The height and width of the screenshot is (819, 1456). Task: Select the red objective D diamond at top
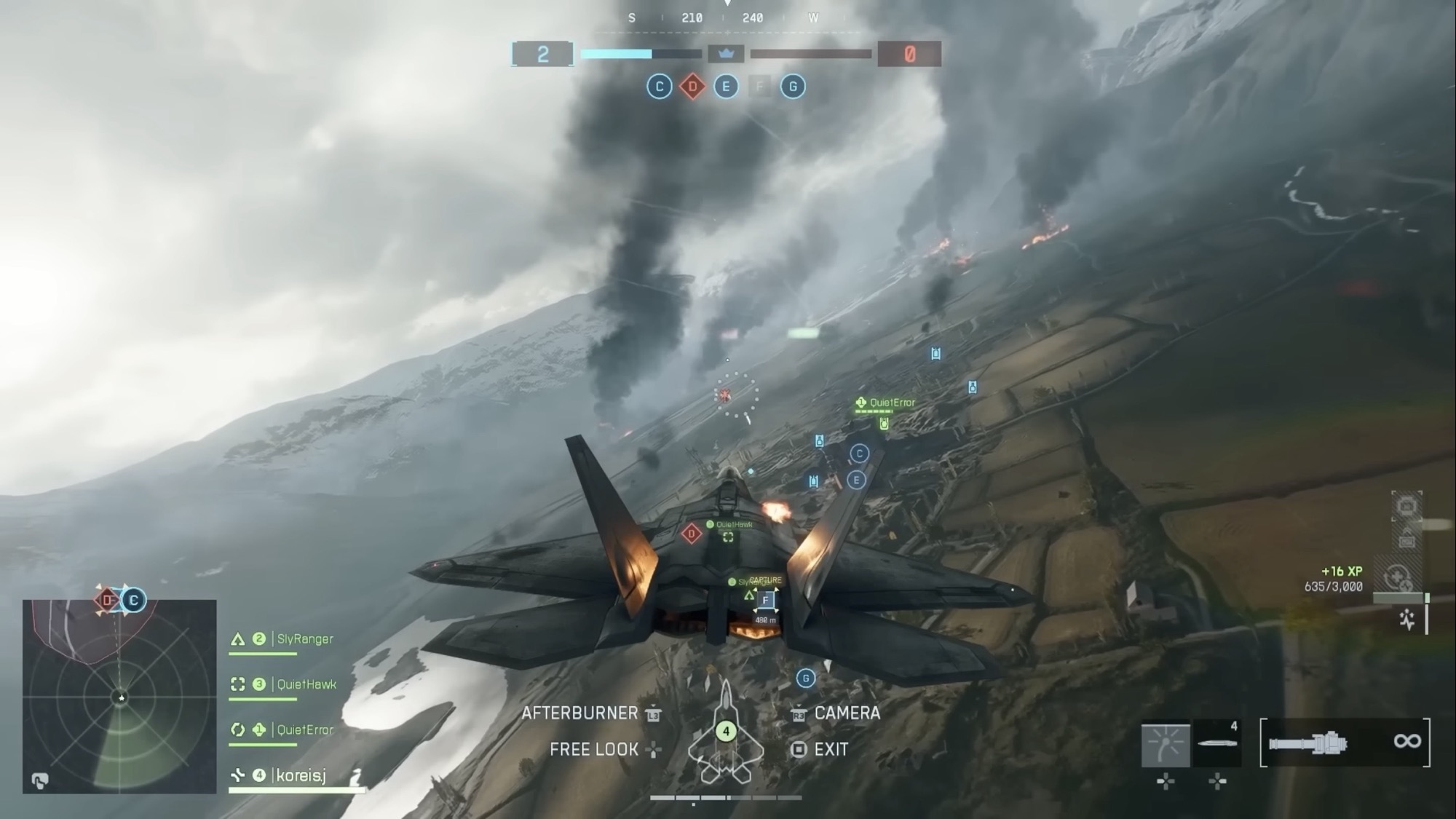click(692, 87)
